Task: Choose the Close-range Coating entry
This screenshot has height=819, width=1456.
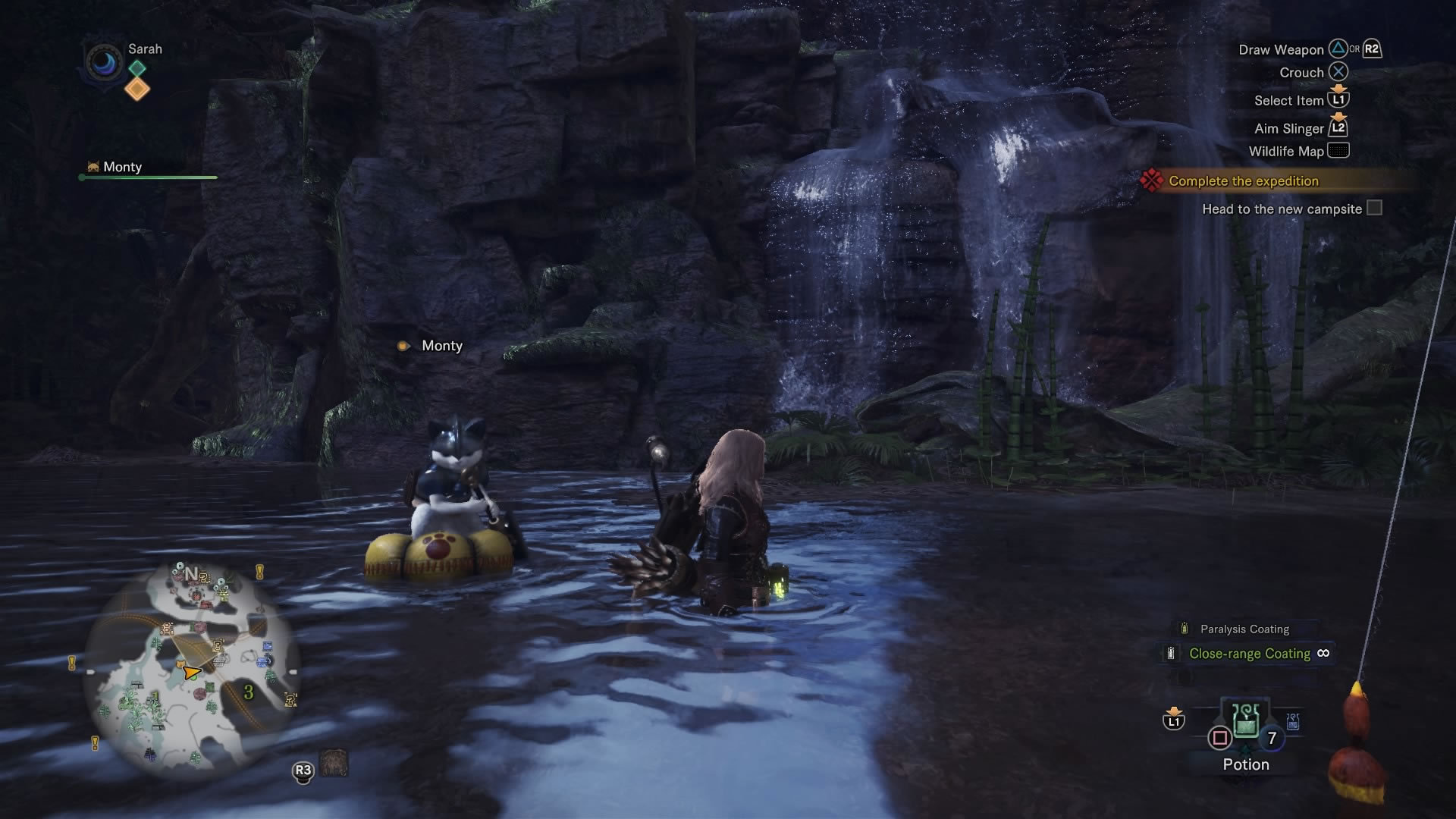Action: 1249,654
